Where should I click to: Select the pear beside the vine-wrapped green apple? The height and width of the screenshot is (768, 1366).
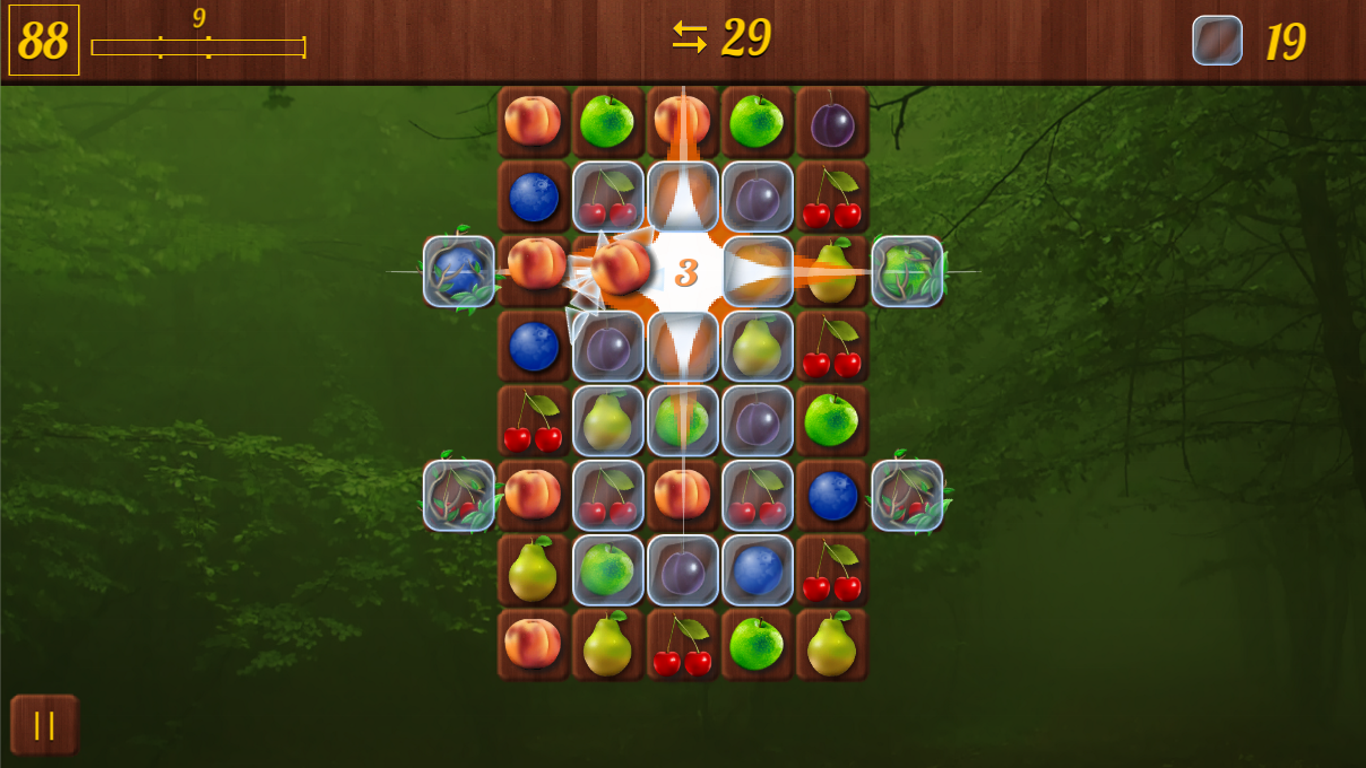[832, 273]
